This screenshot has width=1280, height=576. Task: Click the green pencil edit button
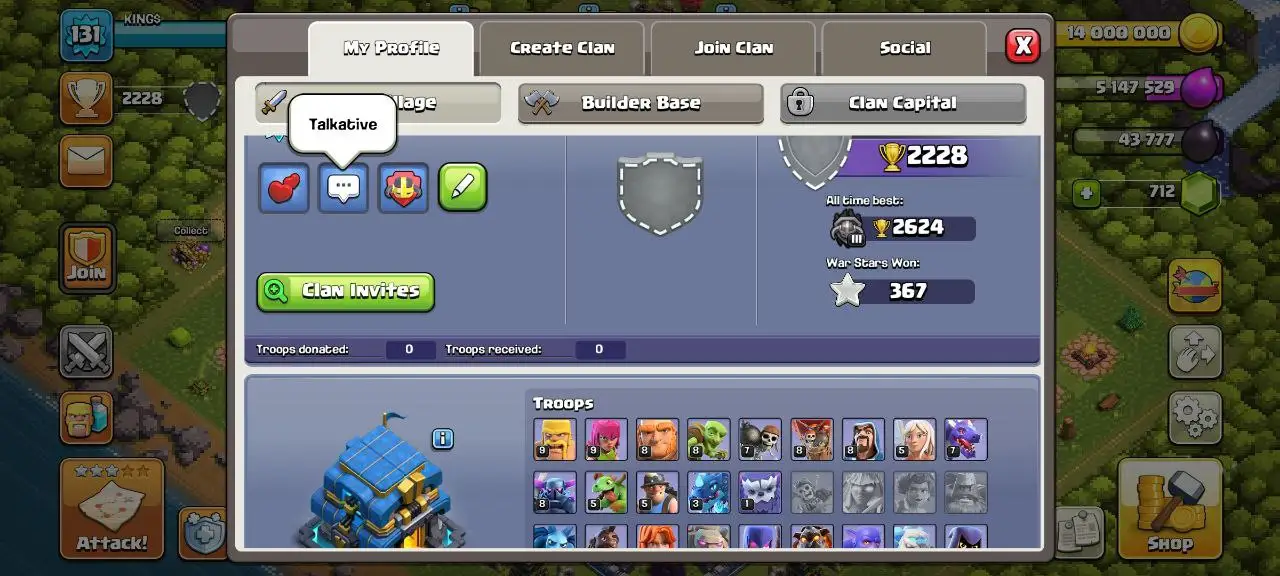tap(463, 188)
